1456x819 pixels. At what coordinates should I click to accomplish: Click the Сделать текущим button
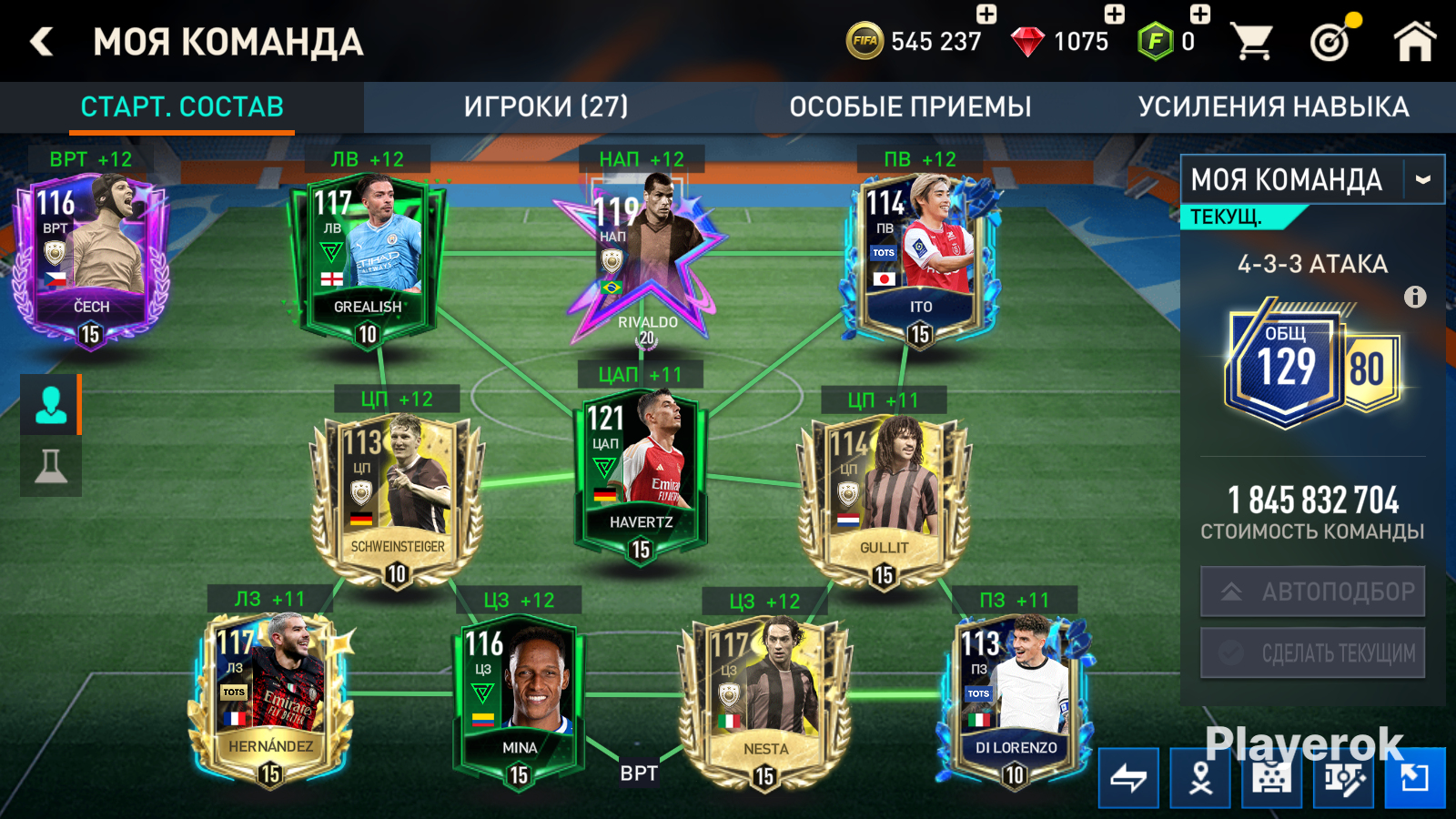(1312, 652)
